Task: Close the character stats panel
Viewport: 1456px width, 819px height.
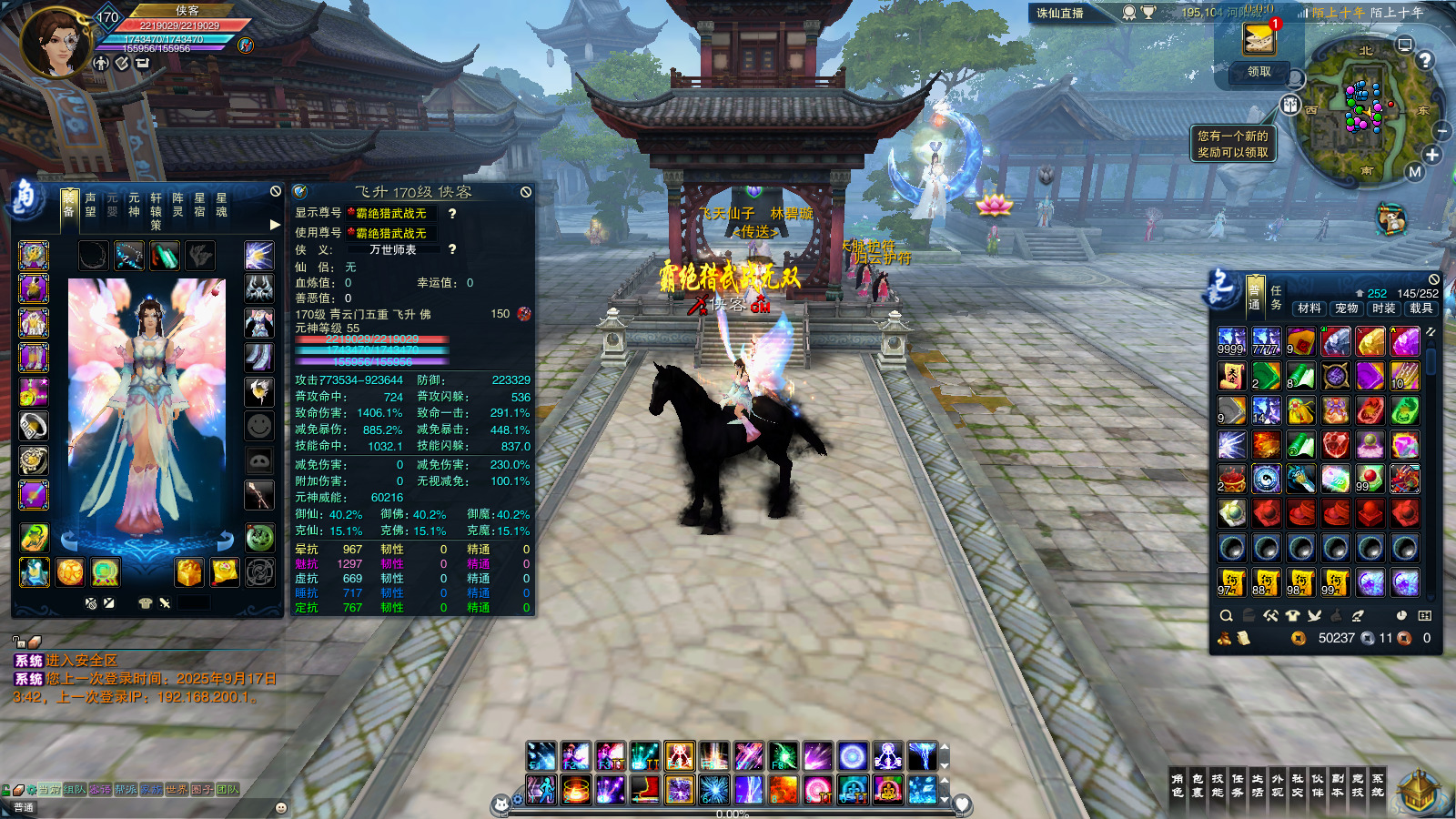Action: tap(526, 192)
